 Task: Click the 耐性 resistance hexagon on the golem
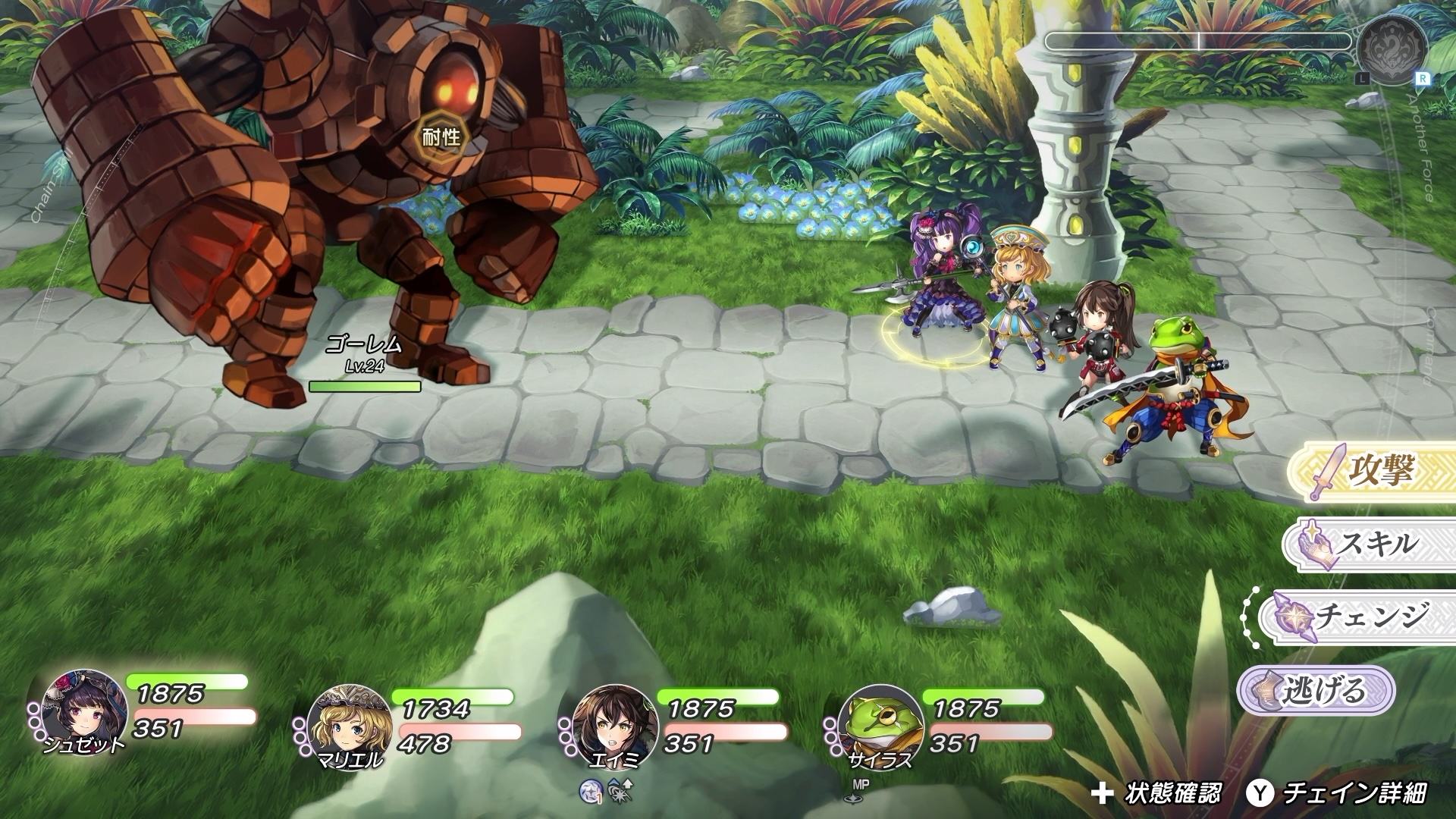point(441,137)
